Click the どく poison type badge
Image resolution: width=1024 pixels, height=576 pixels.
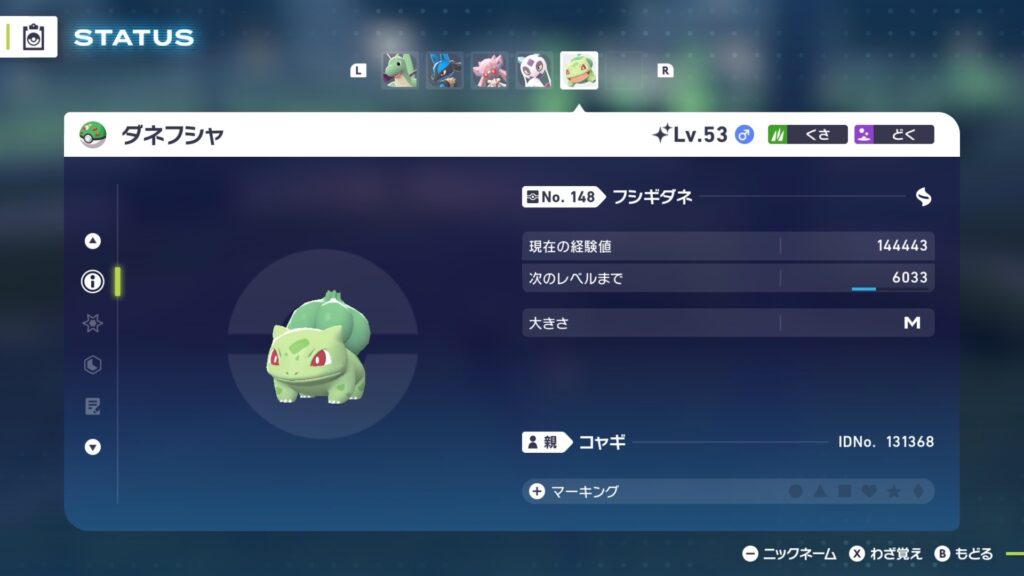coord(893,134)
